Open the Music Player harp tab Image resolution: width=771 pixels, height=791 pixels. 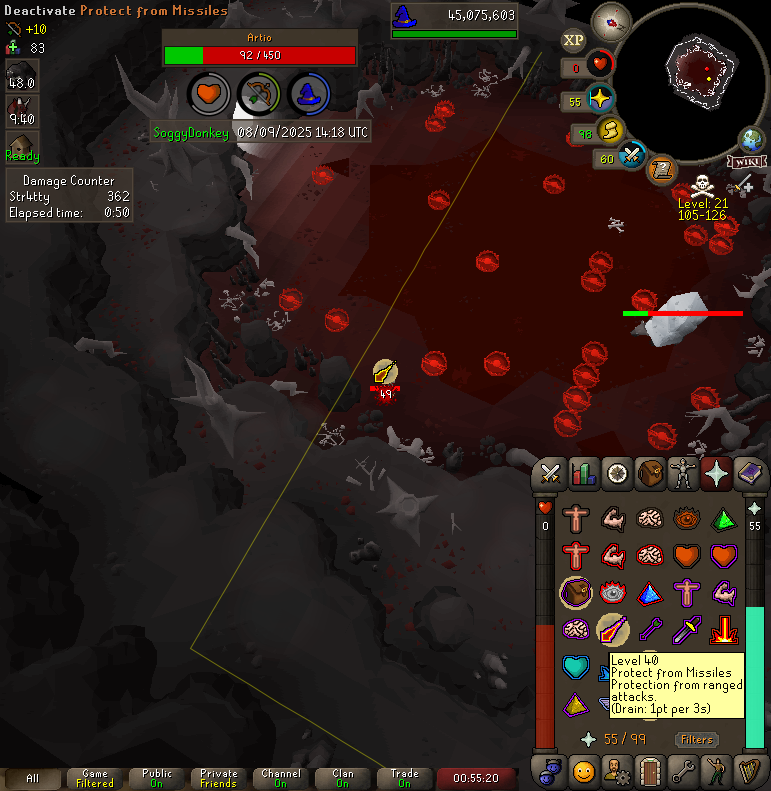[x=752, y=771]
